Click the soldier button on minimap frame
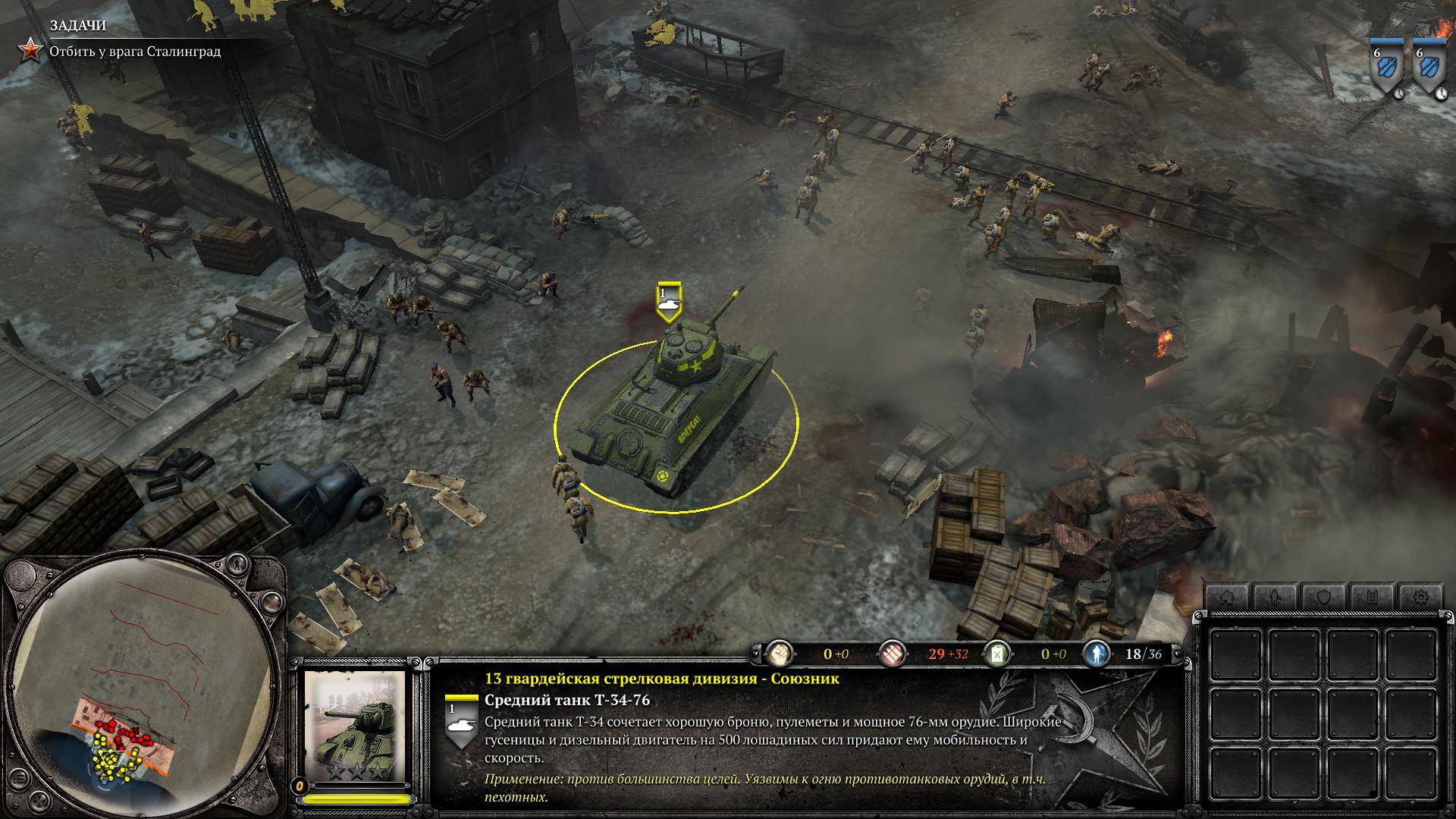Image resolution: width=1456 pixels, height=819 pixels. (237, 566)
